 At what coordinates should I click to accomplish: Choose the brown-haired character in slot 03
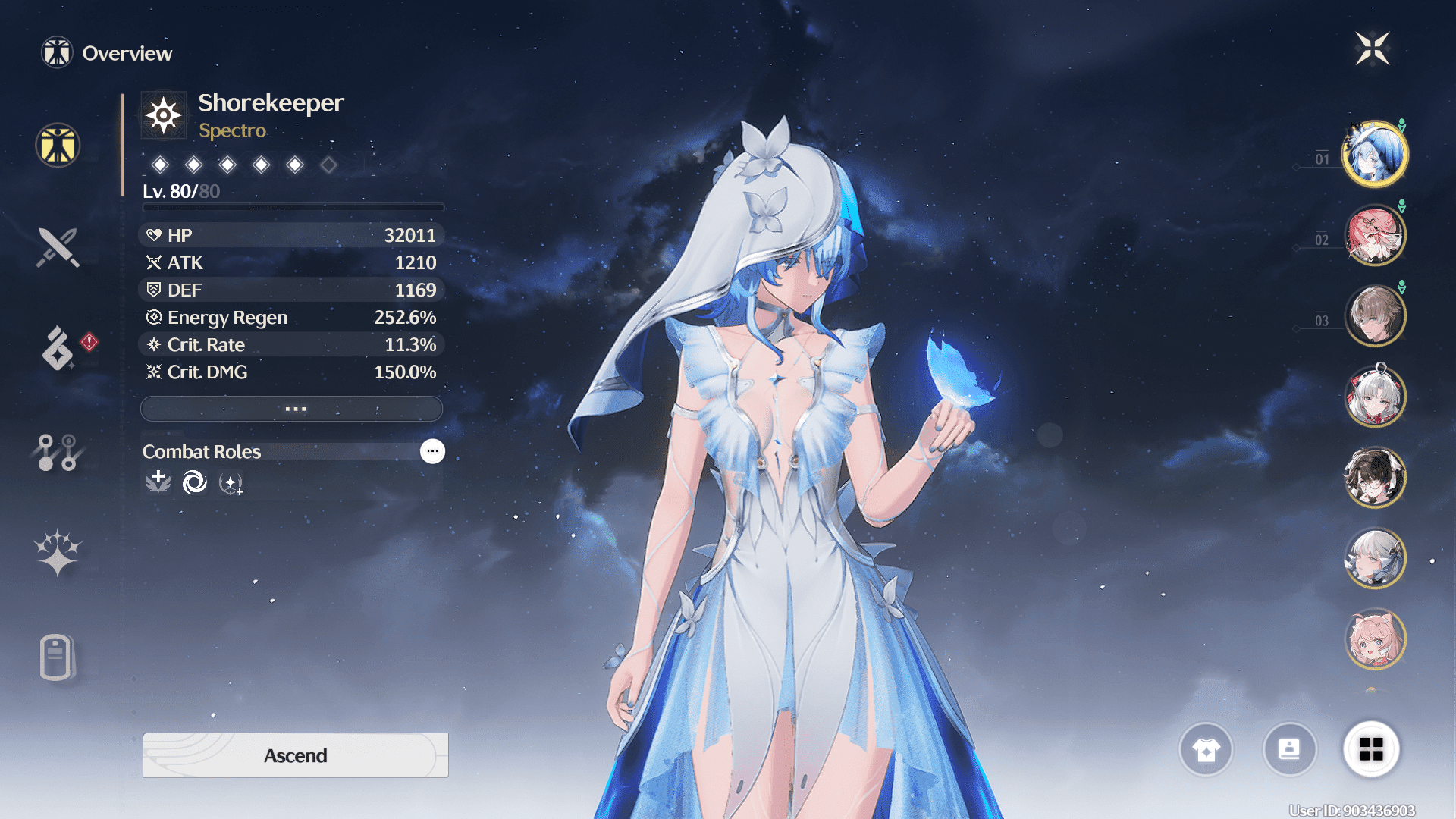pyautogui.click(x=1374, y=315)
